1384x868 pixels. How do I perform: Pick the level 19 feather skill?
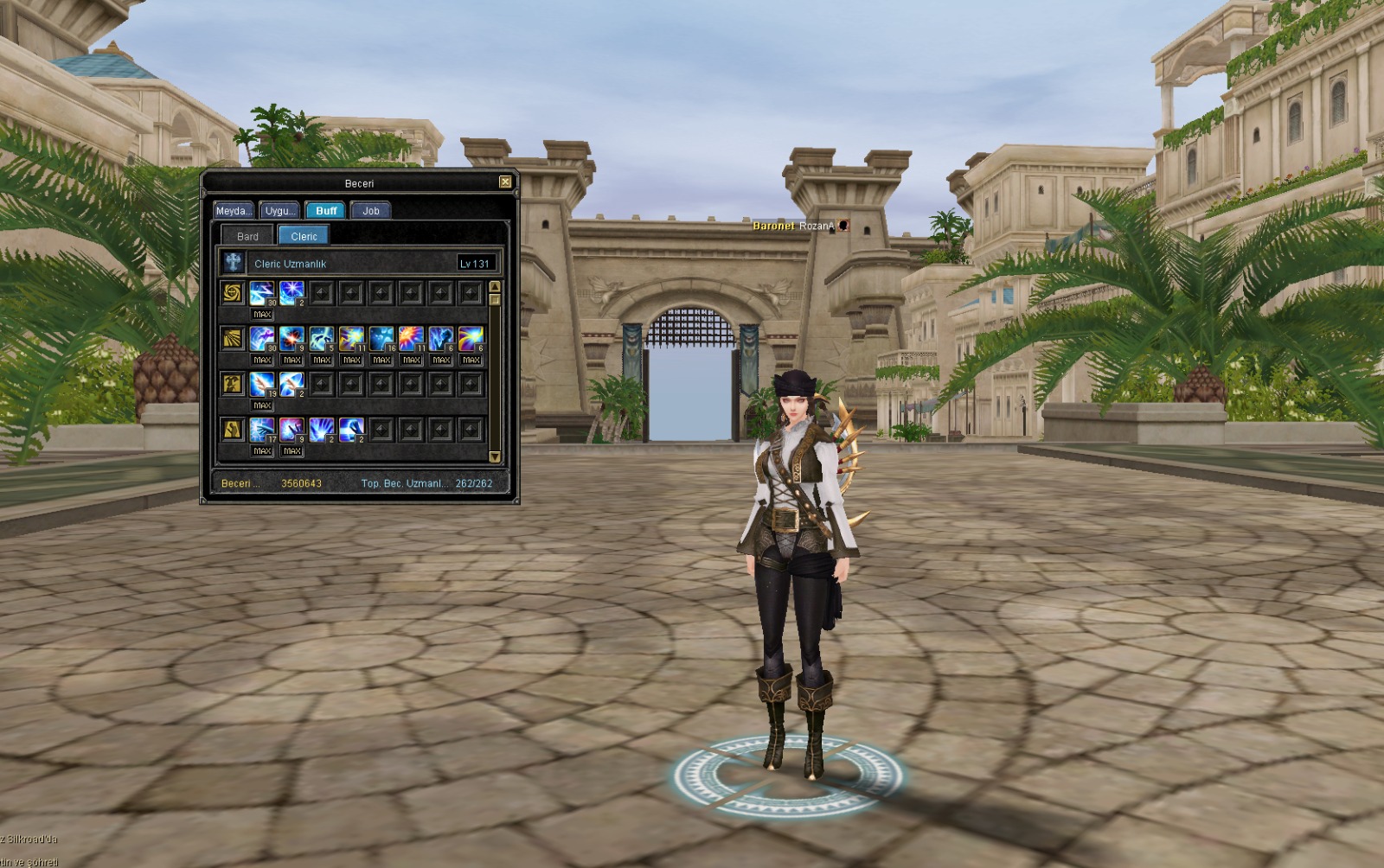(x=262, y=384)
